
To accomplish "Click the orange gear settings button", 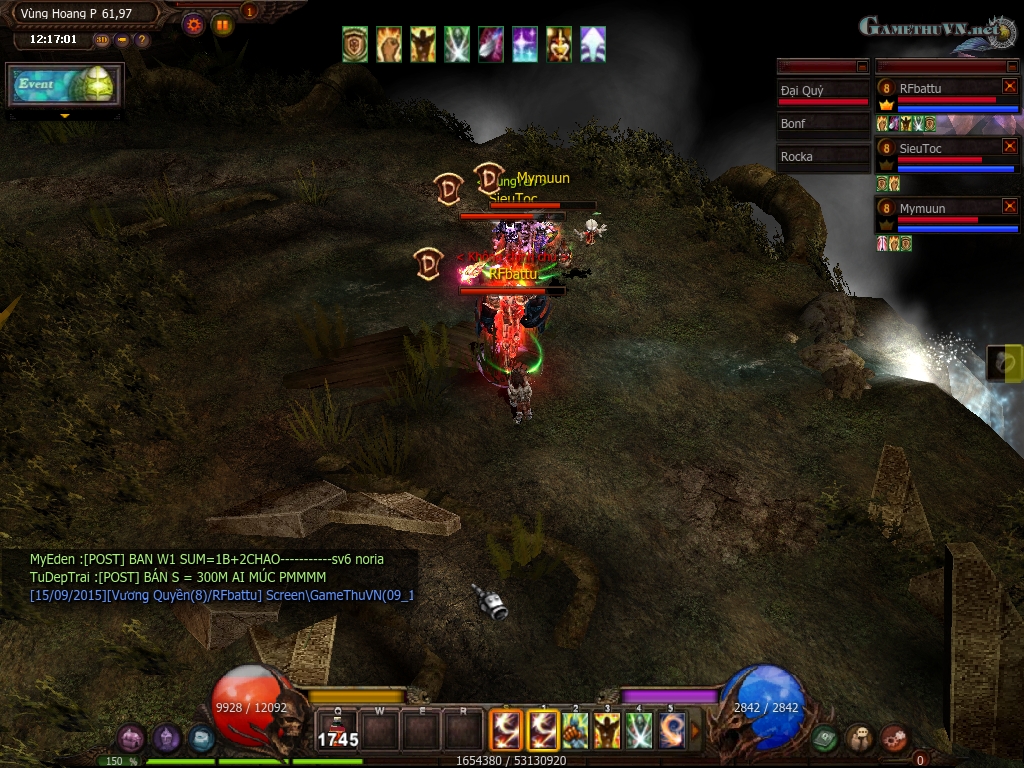I will click(x=194, y=25).
